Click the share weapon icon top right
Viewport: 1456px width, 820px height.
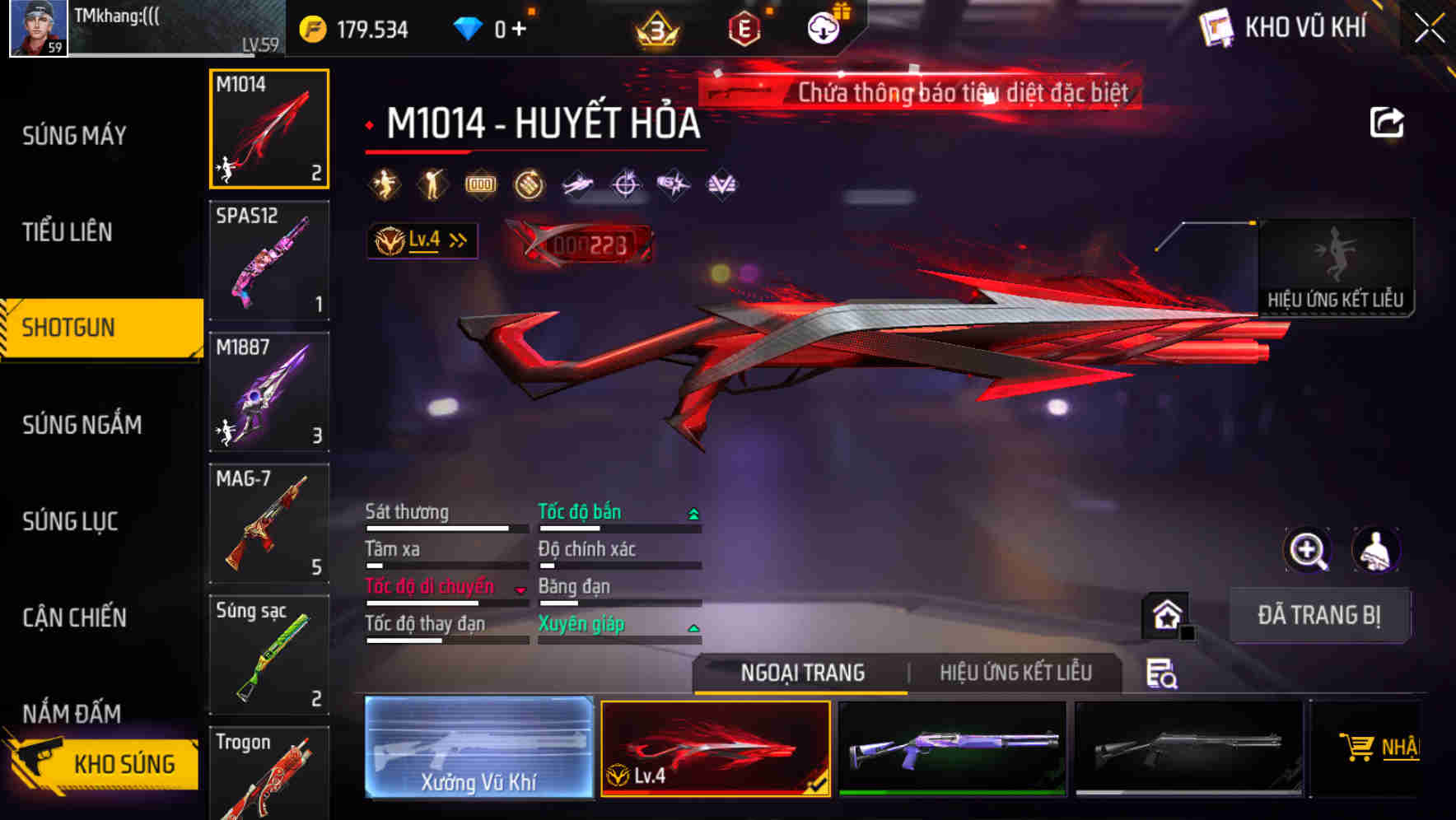coord(1388,122)
